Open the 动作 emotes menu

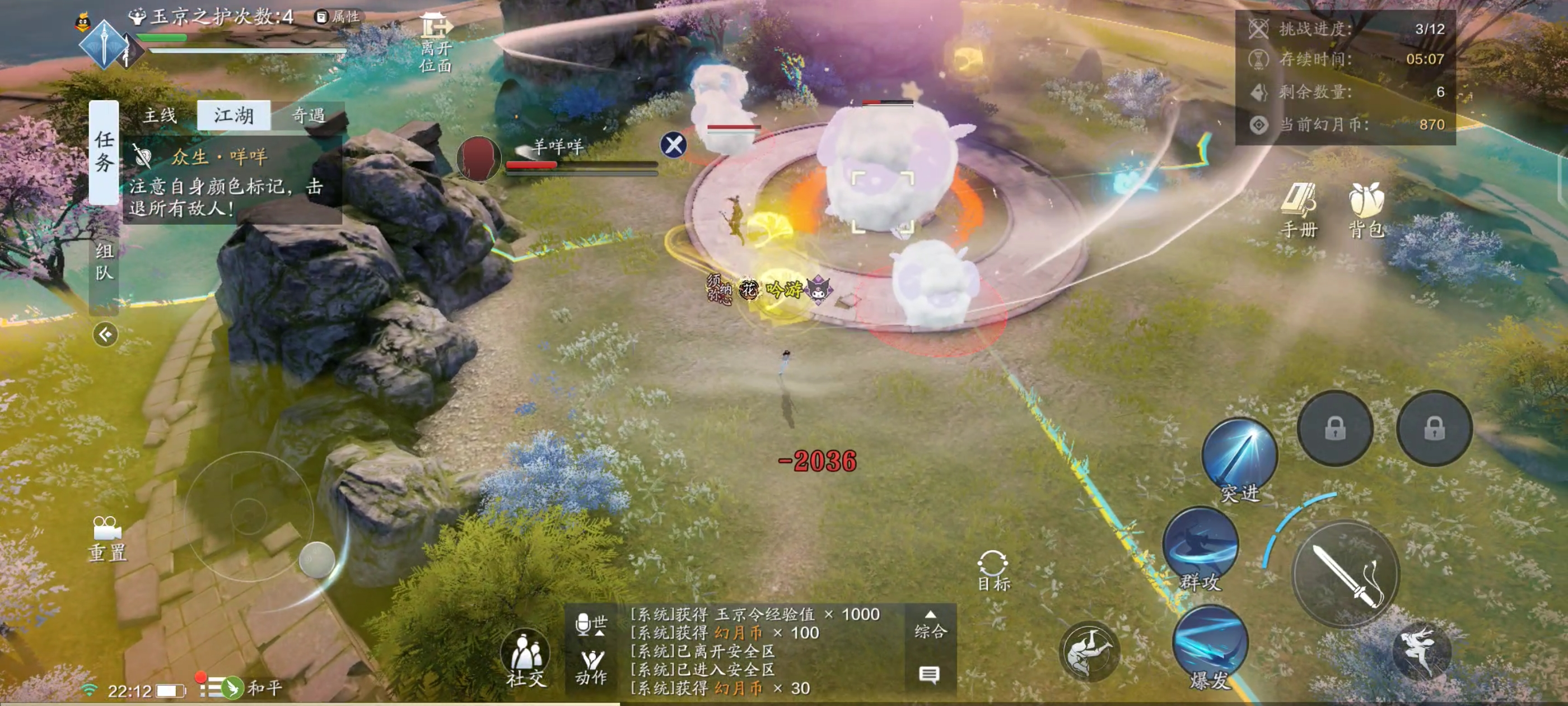point(591,667)
